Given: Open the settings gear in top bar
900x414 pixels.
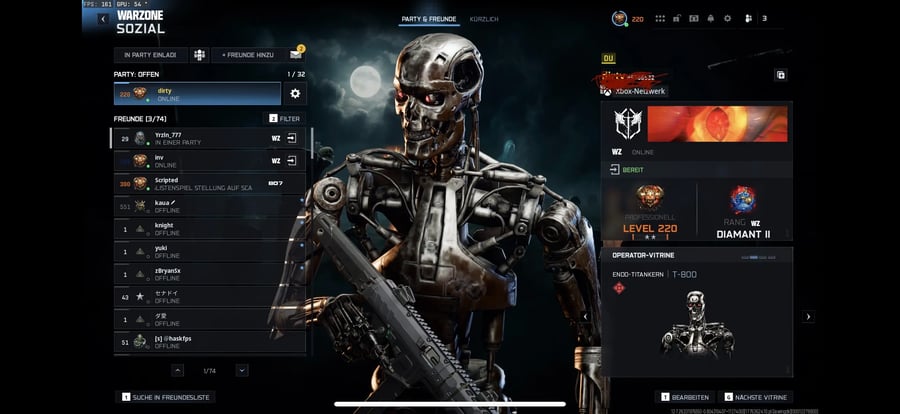Looking at the screenshot, I should pos(727,18).
